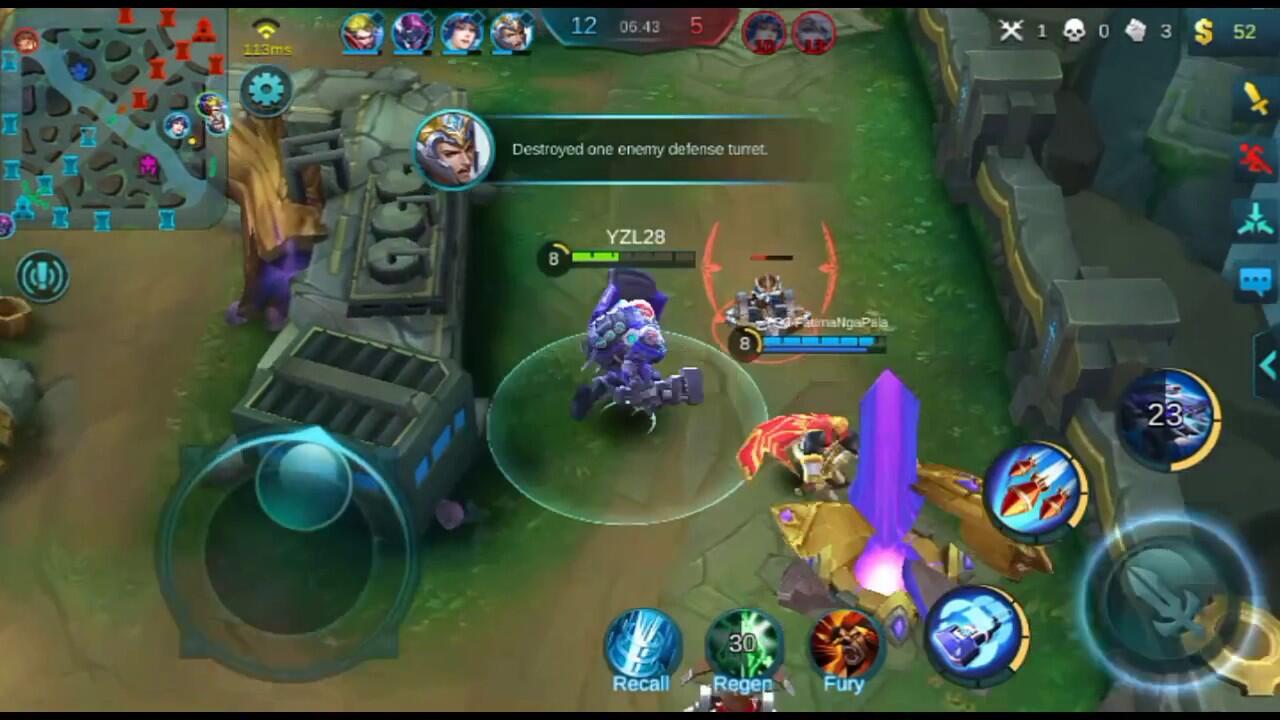Trigger the hammer skill icon

975,633
